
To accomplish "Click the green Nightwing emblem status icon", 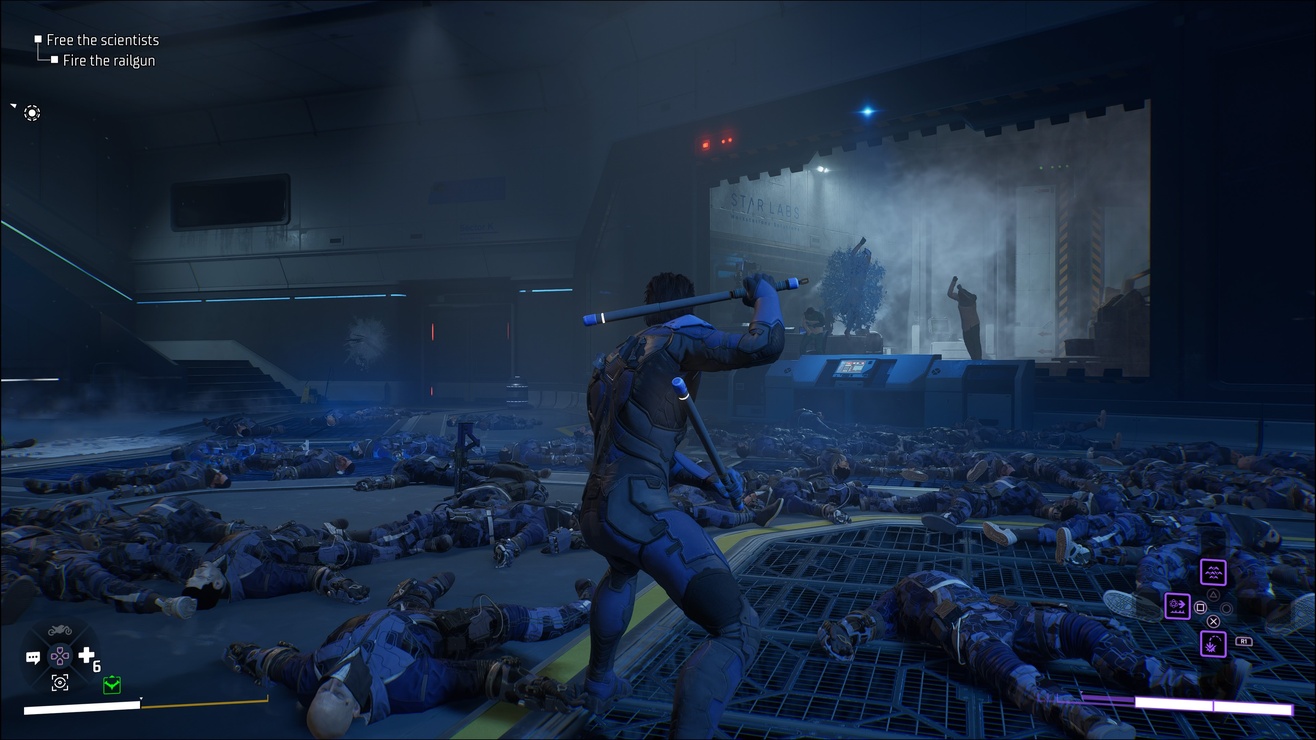I will (111, 685).
